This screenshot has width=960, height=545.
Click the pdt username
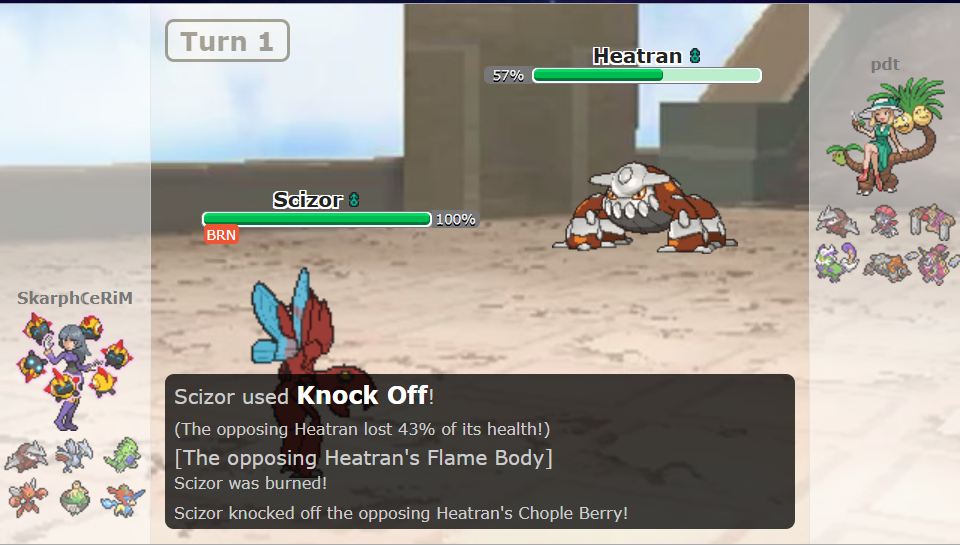pos(884,65)
